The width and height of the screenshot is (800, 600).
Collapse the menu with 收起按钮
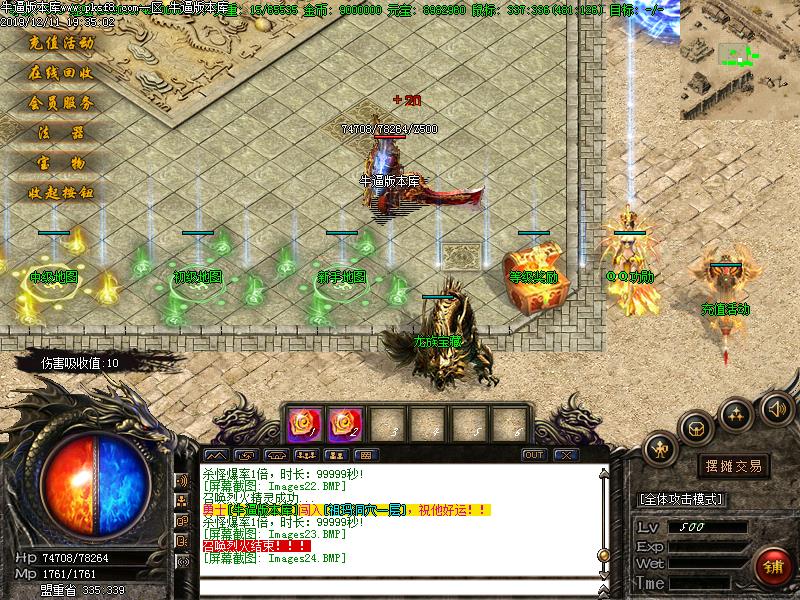click(x=62, y=192)
